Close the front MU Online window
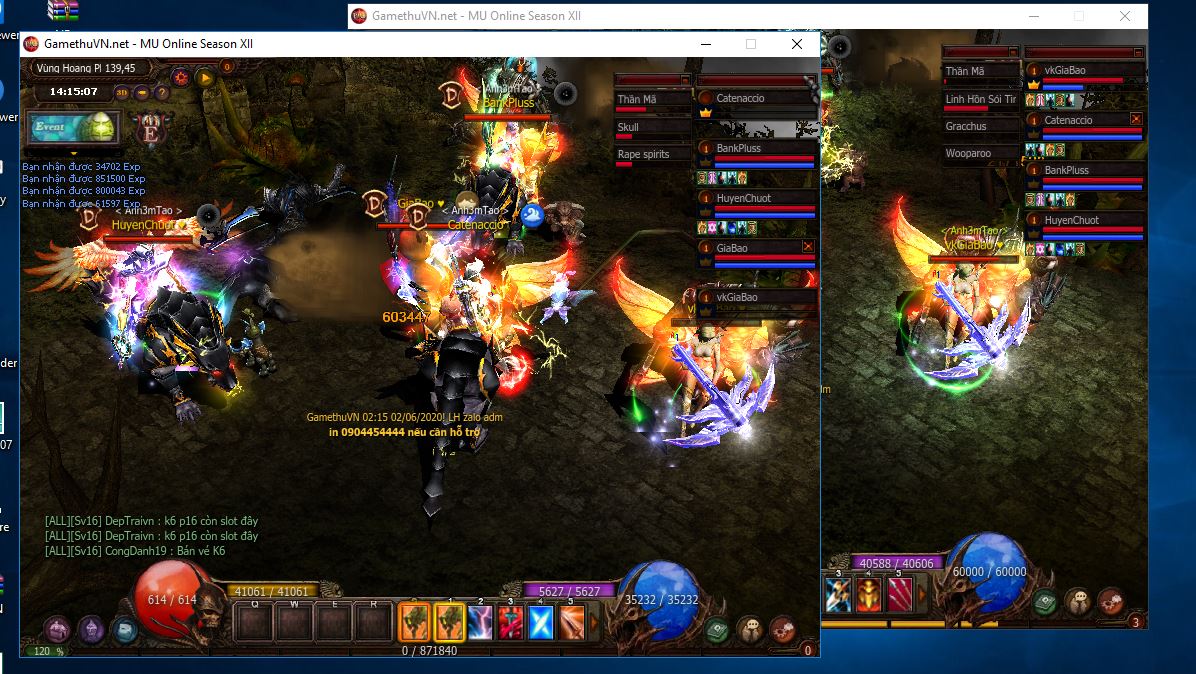 pyautogui.click(x=796, y=44)
